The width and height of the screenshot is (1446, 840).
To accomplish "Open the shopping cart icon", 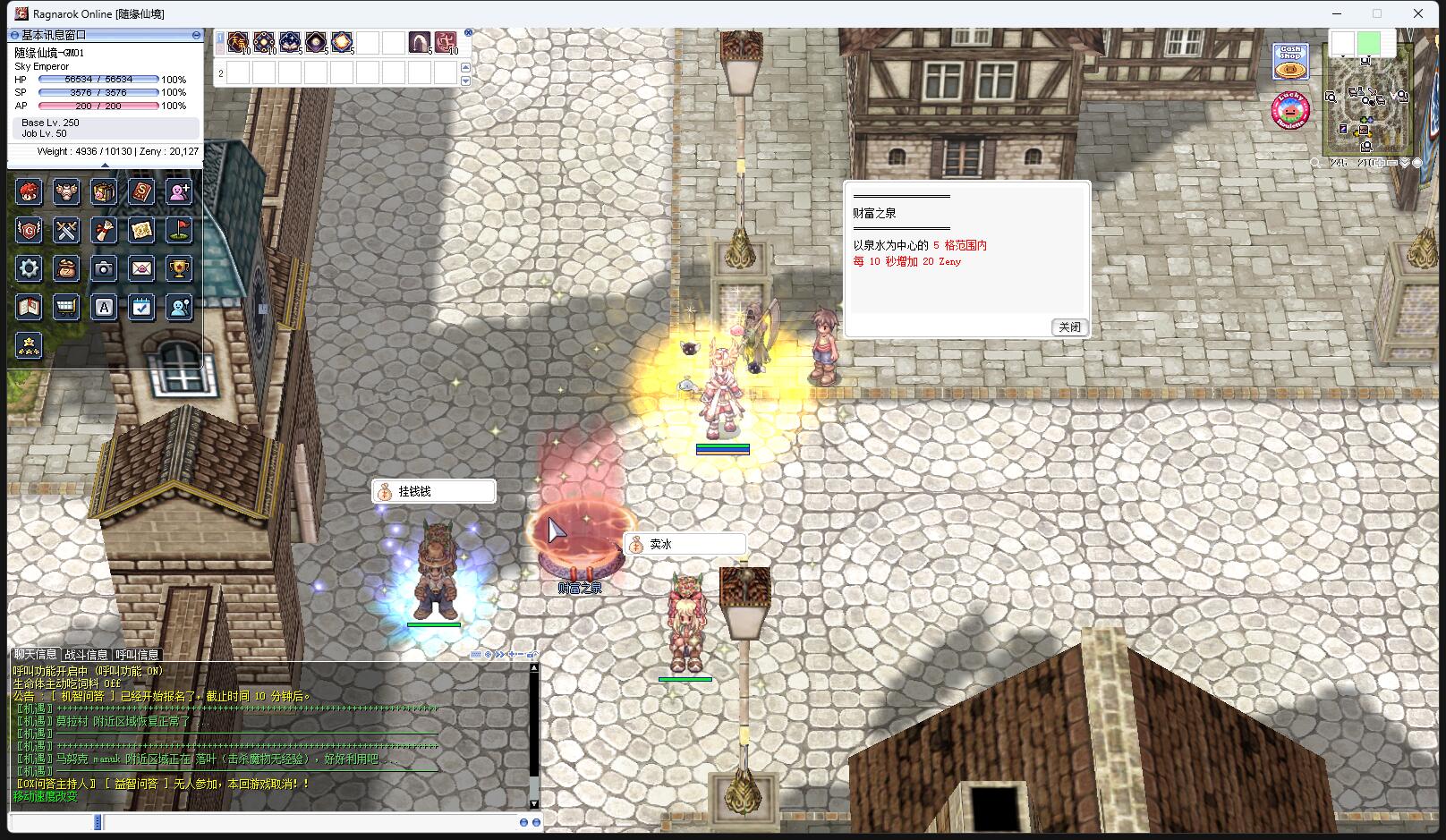I will tap(67, 308).
